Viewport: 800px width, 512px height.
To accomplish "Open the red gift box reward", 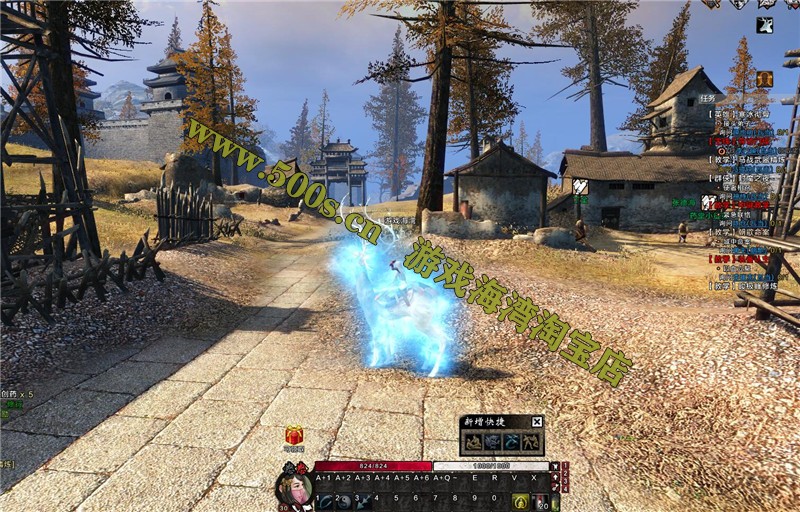I will click(x=294, y=436).
